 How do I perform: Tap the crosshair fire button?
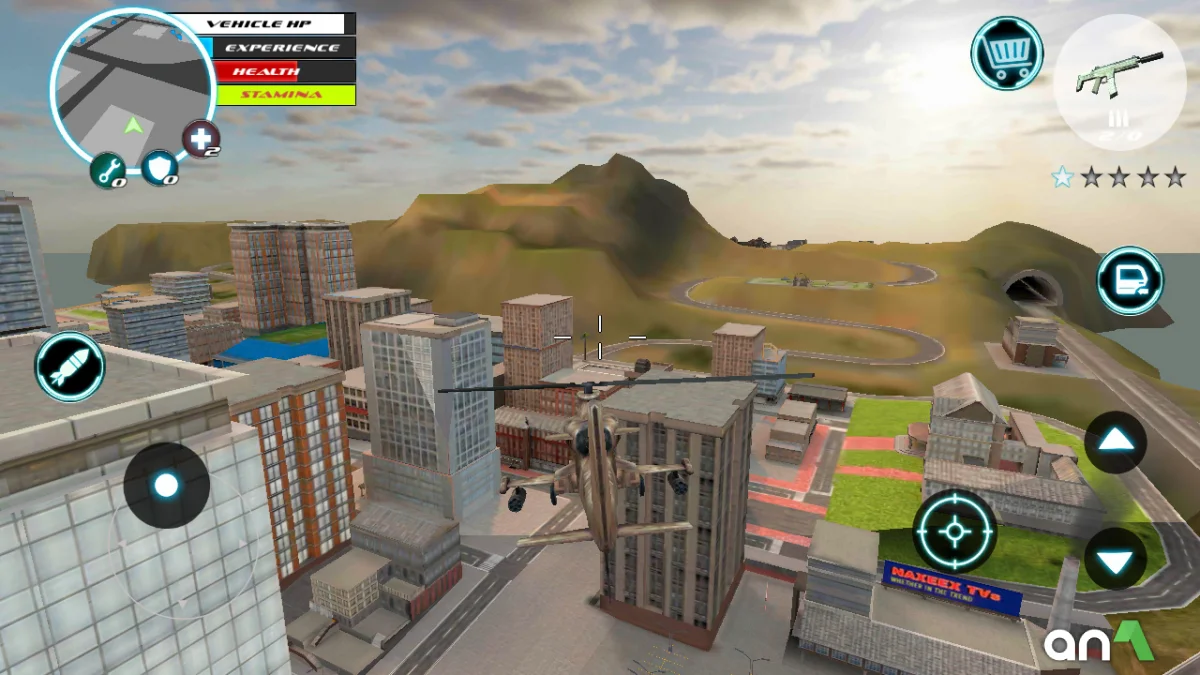tap(955, 531)
